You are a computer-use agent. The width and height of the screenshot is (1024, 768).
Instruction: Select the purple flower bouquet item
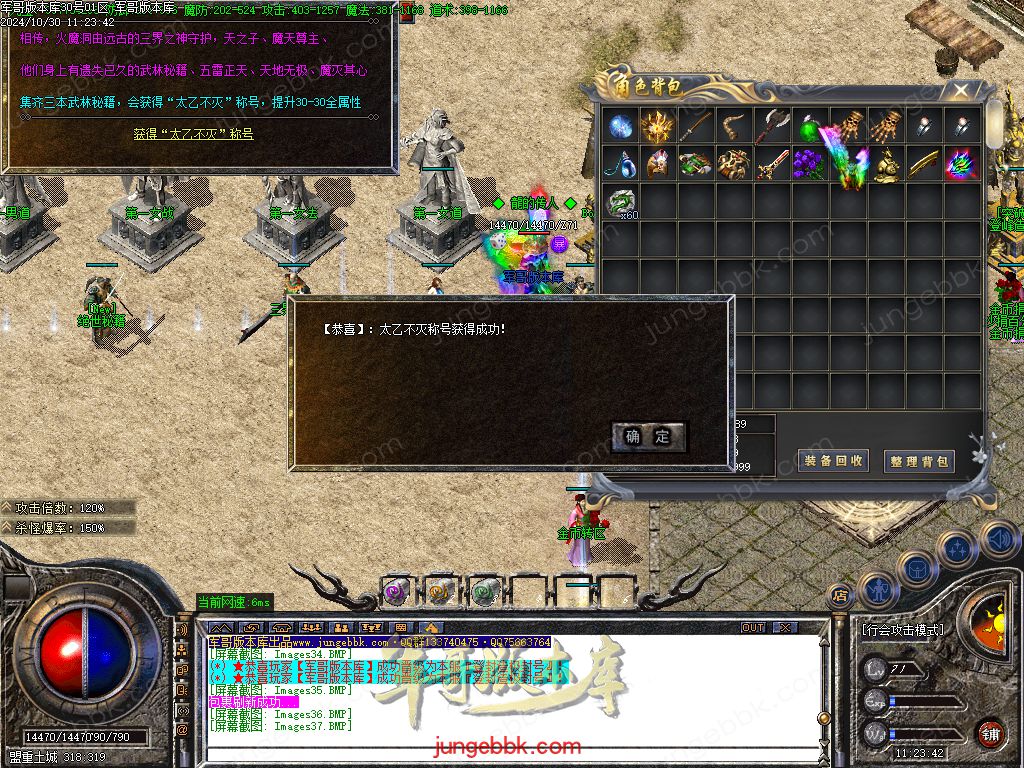pyautogui.click(x=809, y=163)
